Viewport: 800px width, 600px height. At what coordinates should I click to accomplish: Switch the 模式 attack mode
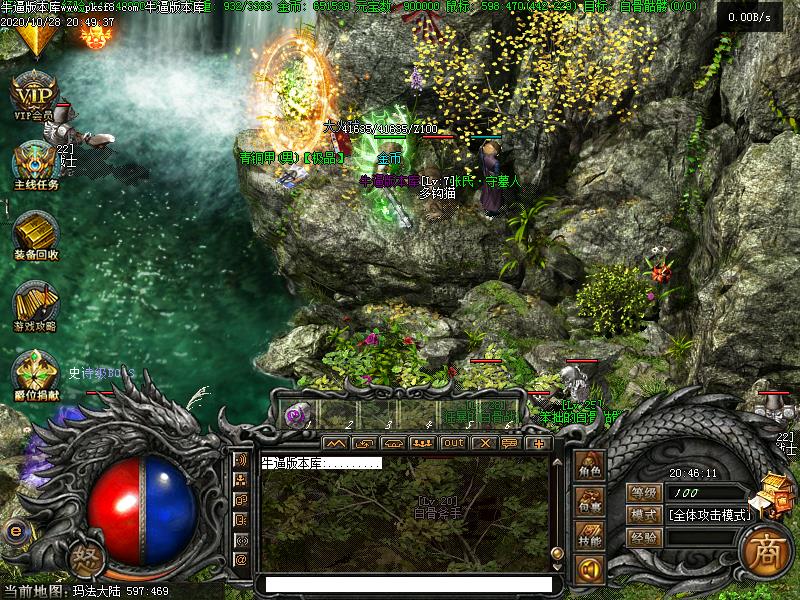click(x=643, y=515)
